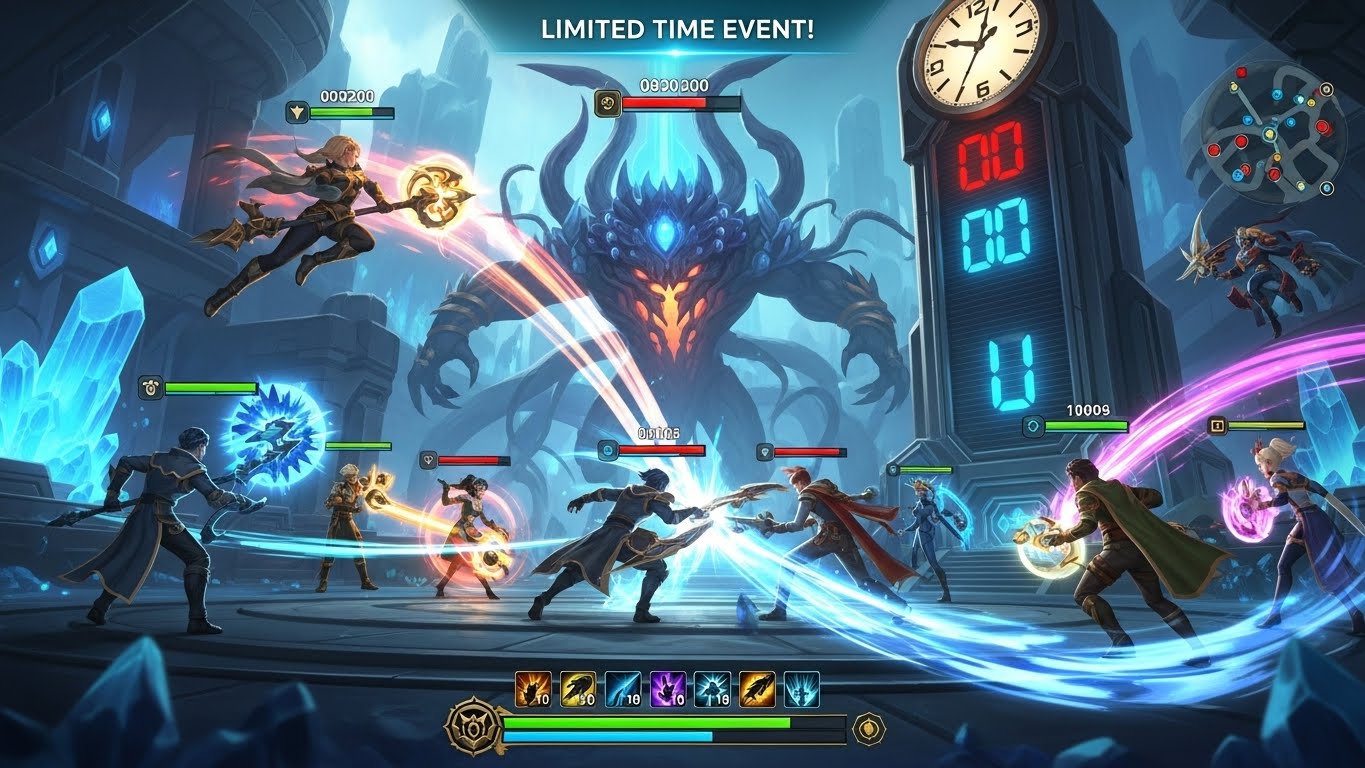This screenshot has width=1365, height=768.
Task: Trigger the purple shadow skill in the hotbar
Action: [667, 687]
